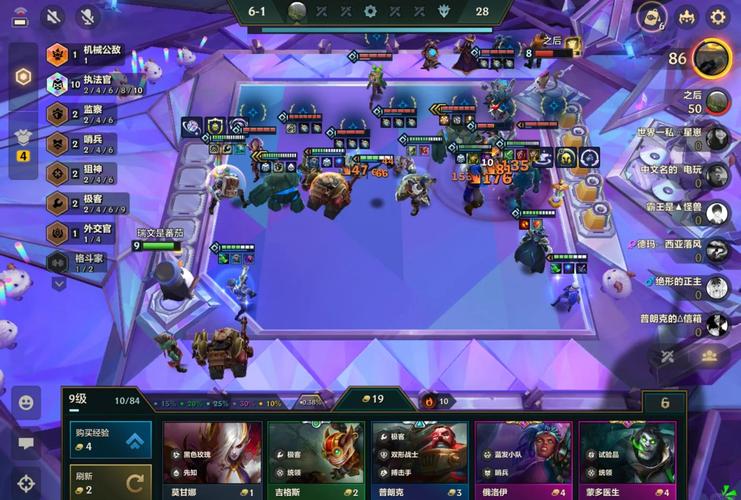The width and height of the screenshot is (741, 500).
Task: Toggle the shop lock icon
Action: (x=665, y=402)
